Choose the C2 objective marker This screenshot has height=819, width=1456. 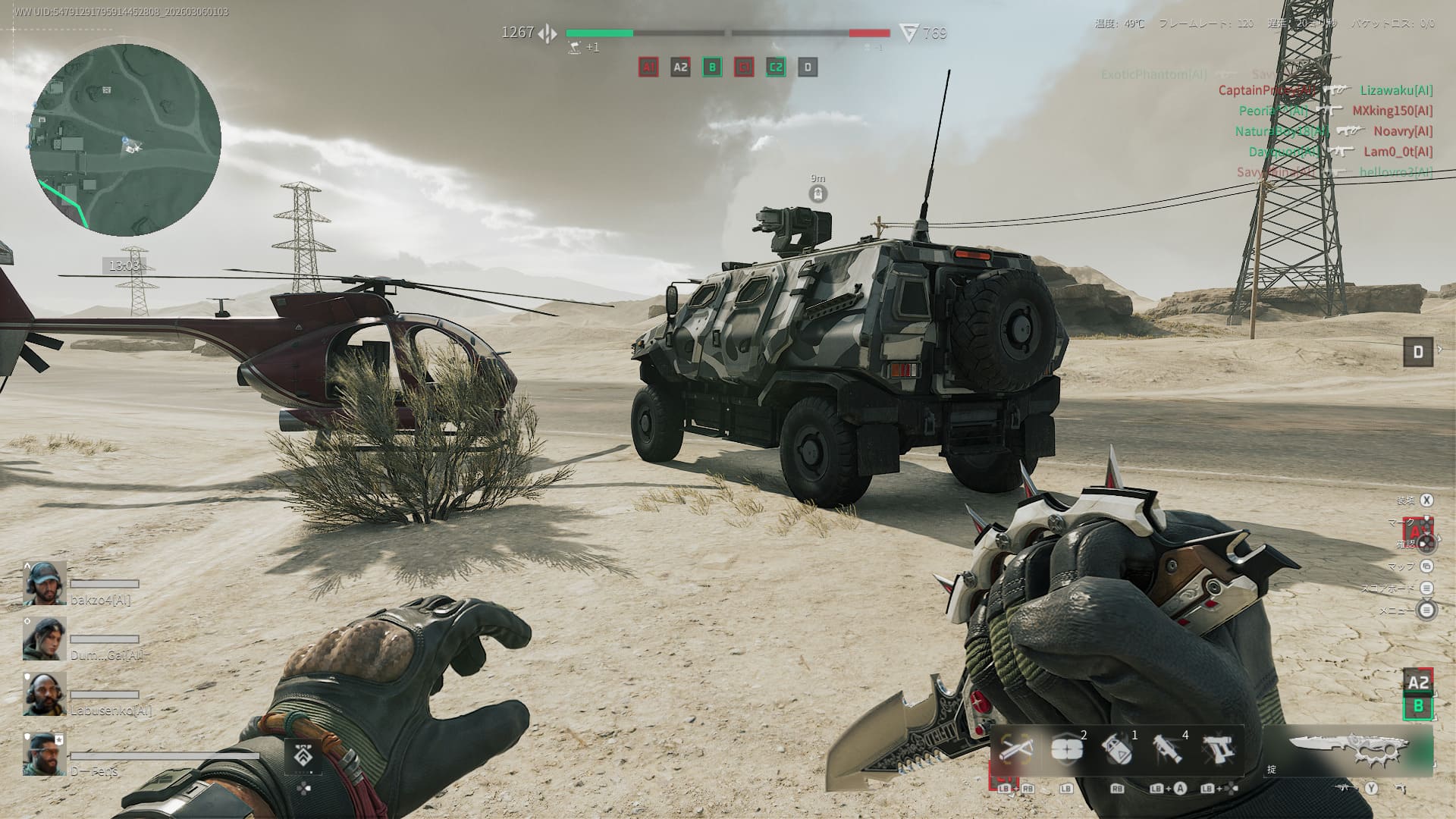pyautogui.click(x=776, y=67)
